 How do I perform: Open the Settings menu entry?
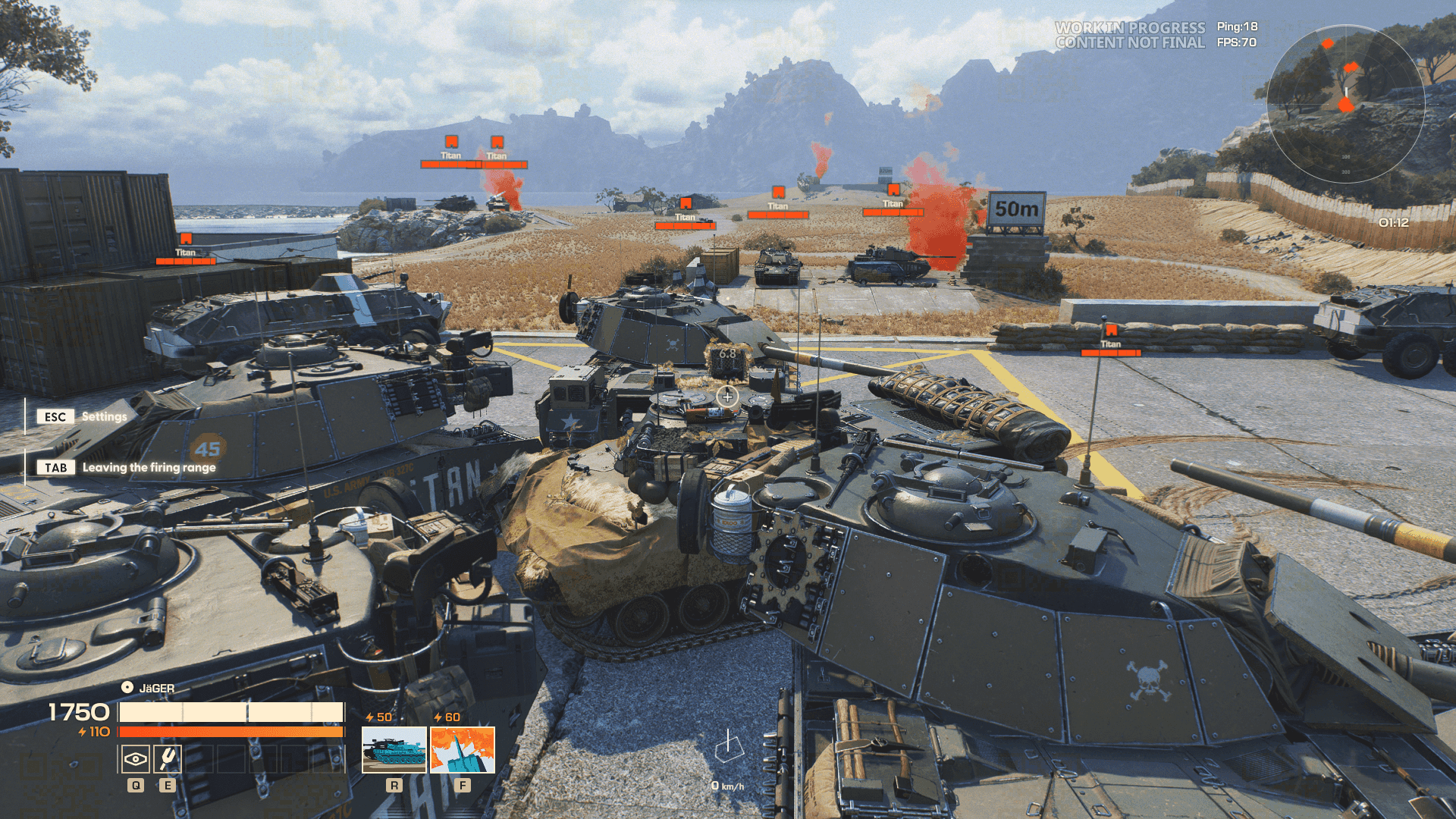tap(104, 417)
